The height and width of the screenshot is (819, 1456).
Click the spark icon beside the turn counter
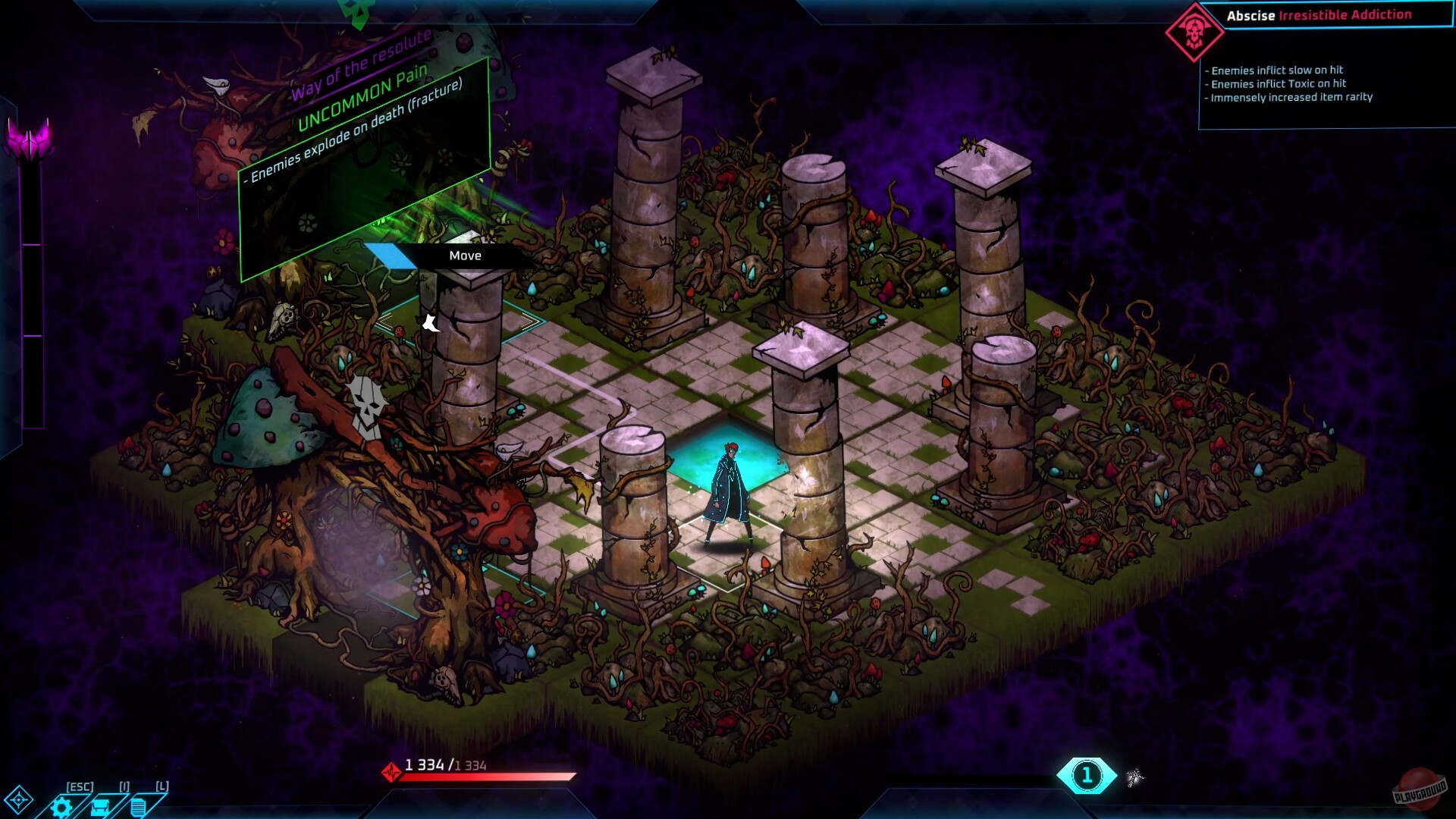point(1136,777)
